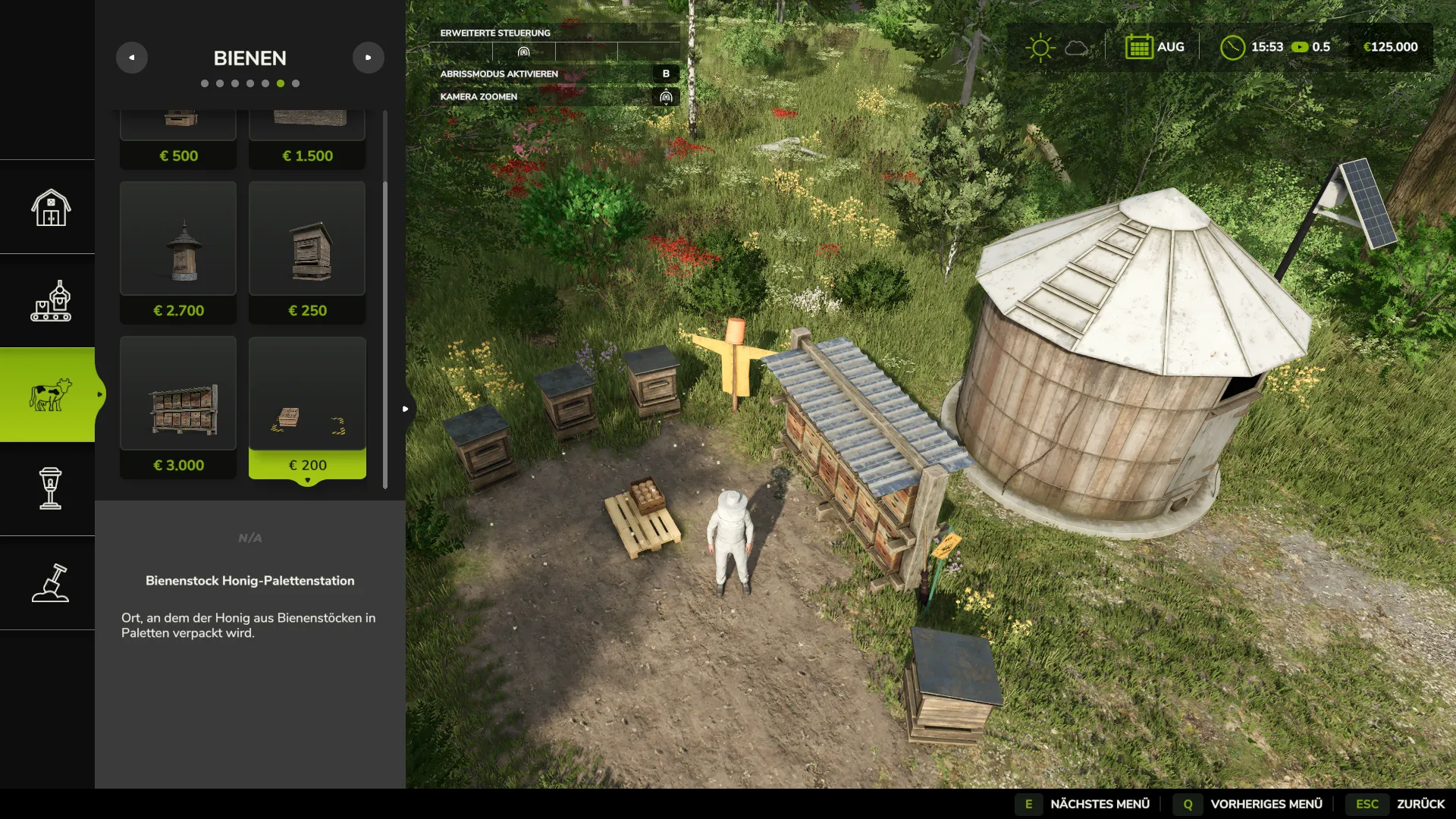
Task: Open the landscaping shovel category
Action: click(50, 583)
